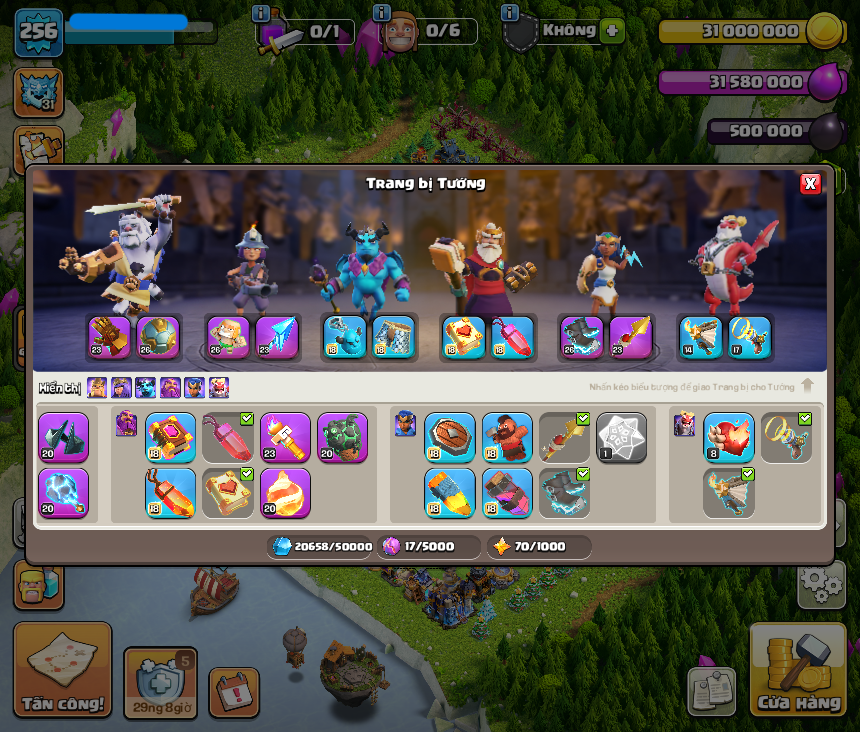Choose the fireball equipment item
860x732 pixels.
(285, 493)
